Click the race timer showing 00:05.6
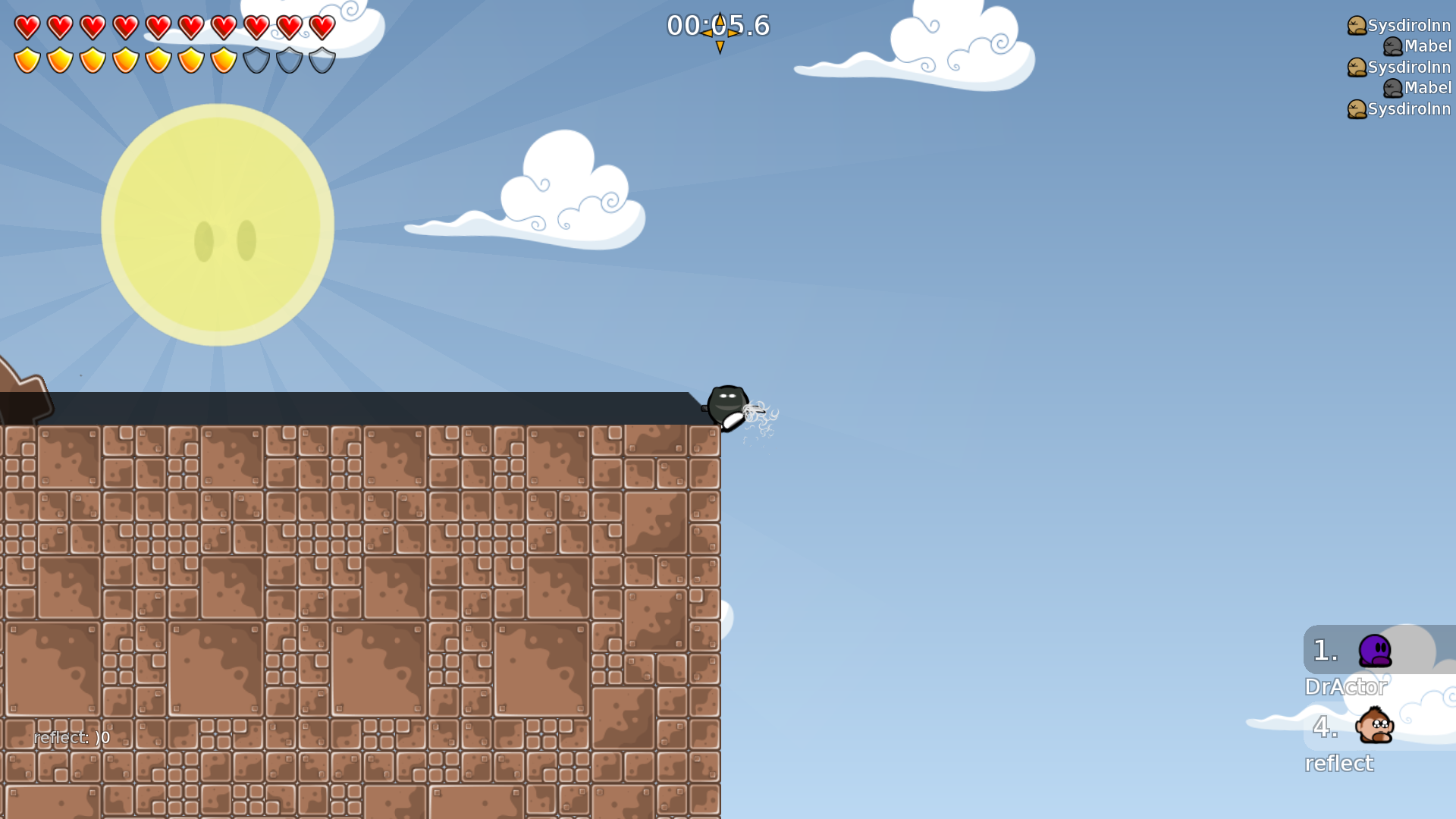Image resolution: width=1456 pixels, height=819 pixels. pos(717,25)
